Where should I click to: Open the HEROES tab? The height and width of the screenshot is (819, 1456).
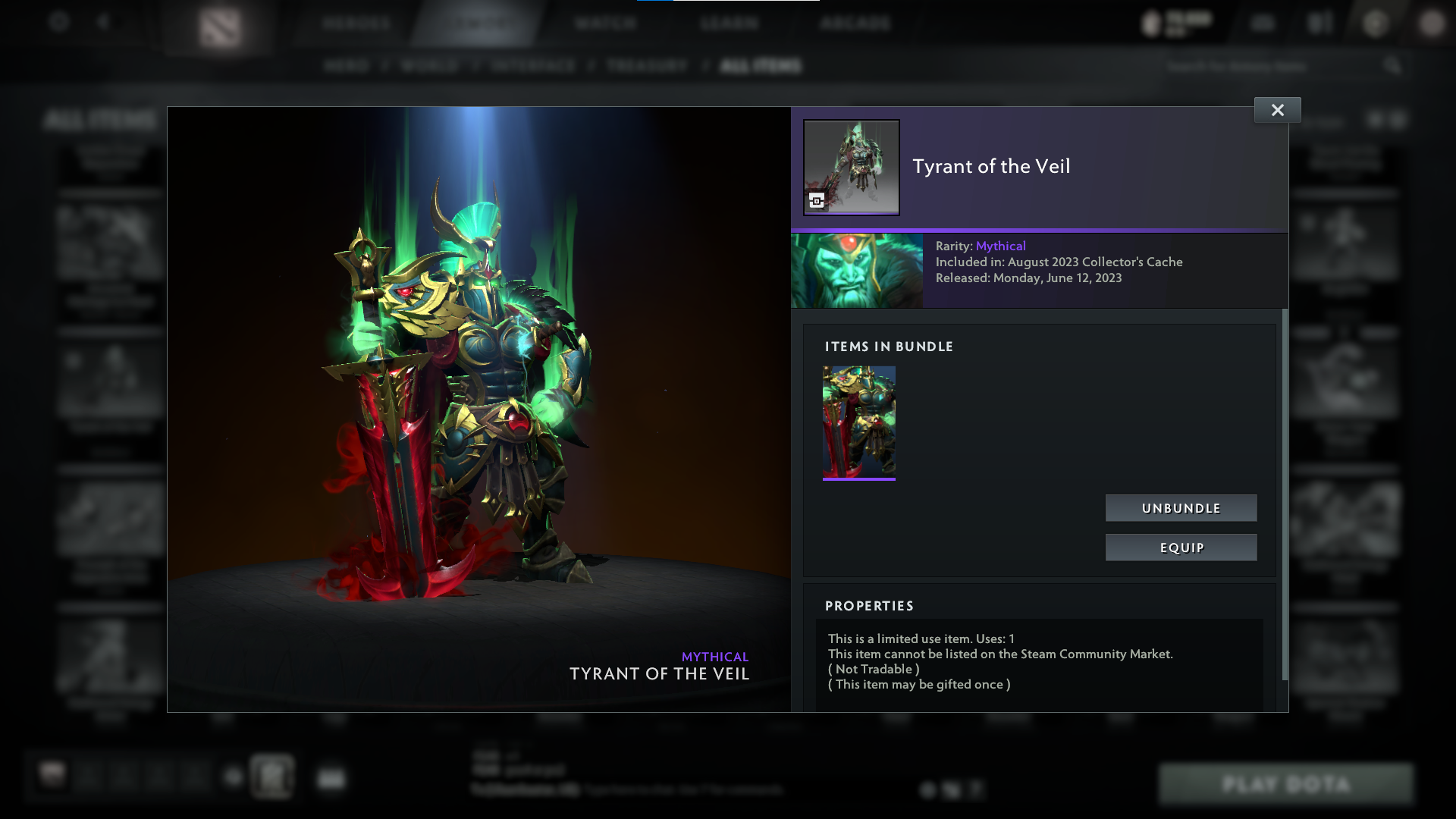(356, 24)
